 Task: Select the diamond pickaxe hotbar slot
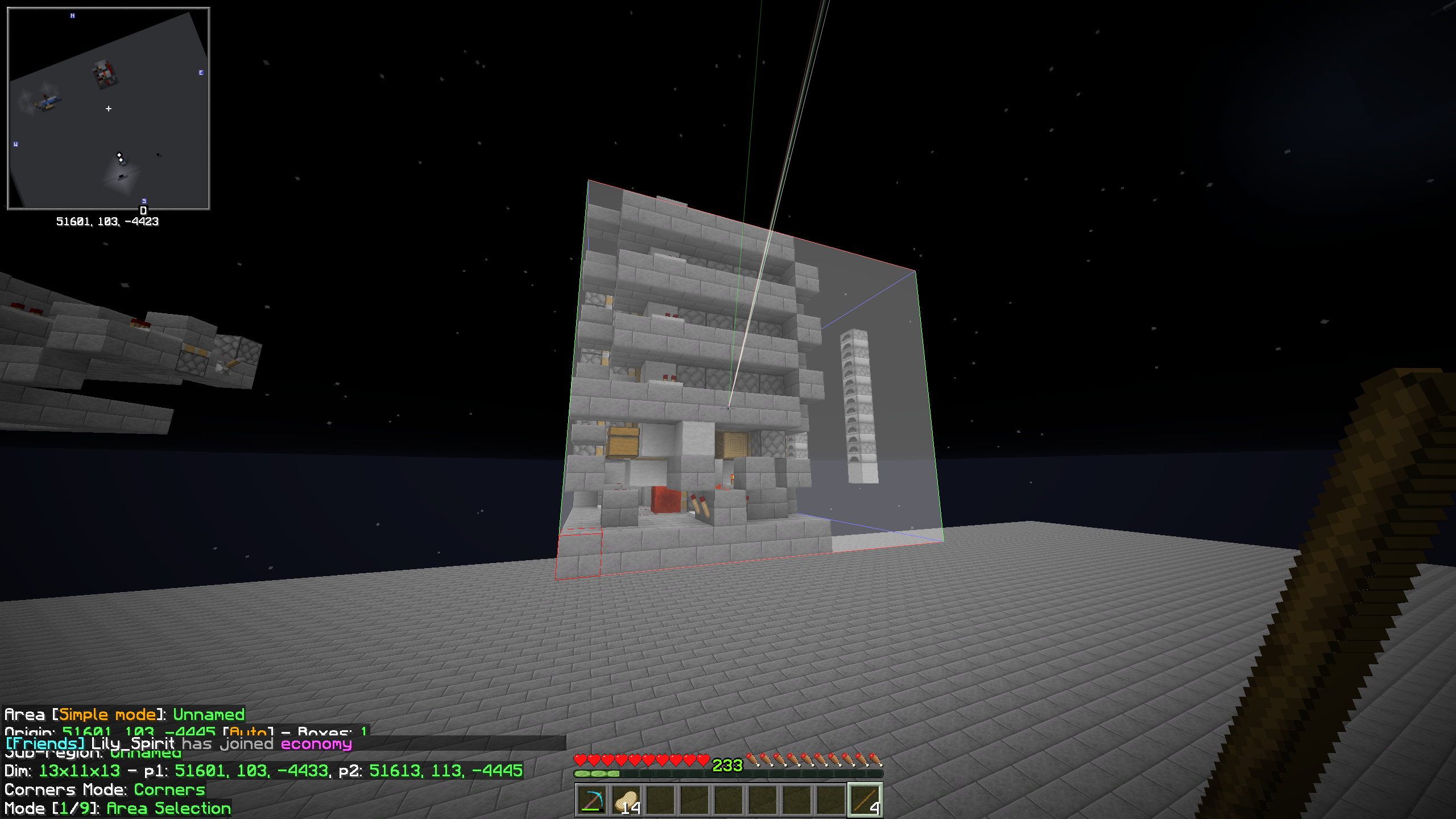tap(592, 800)
